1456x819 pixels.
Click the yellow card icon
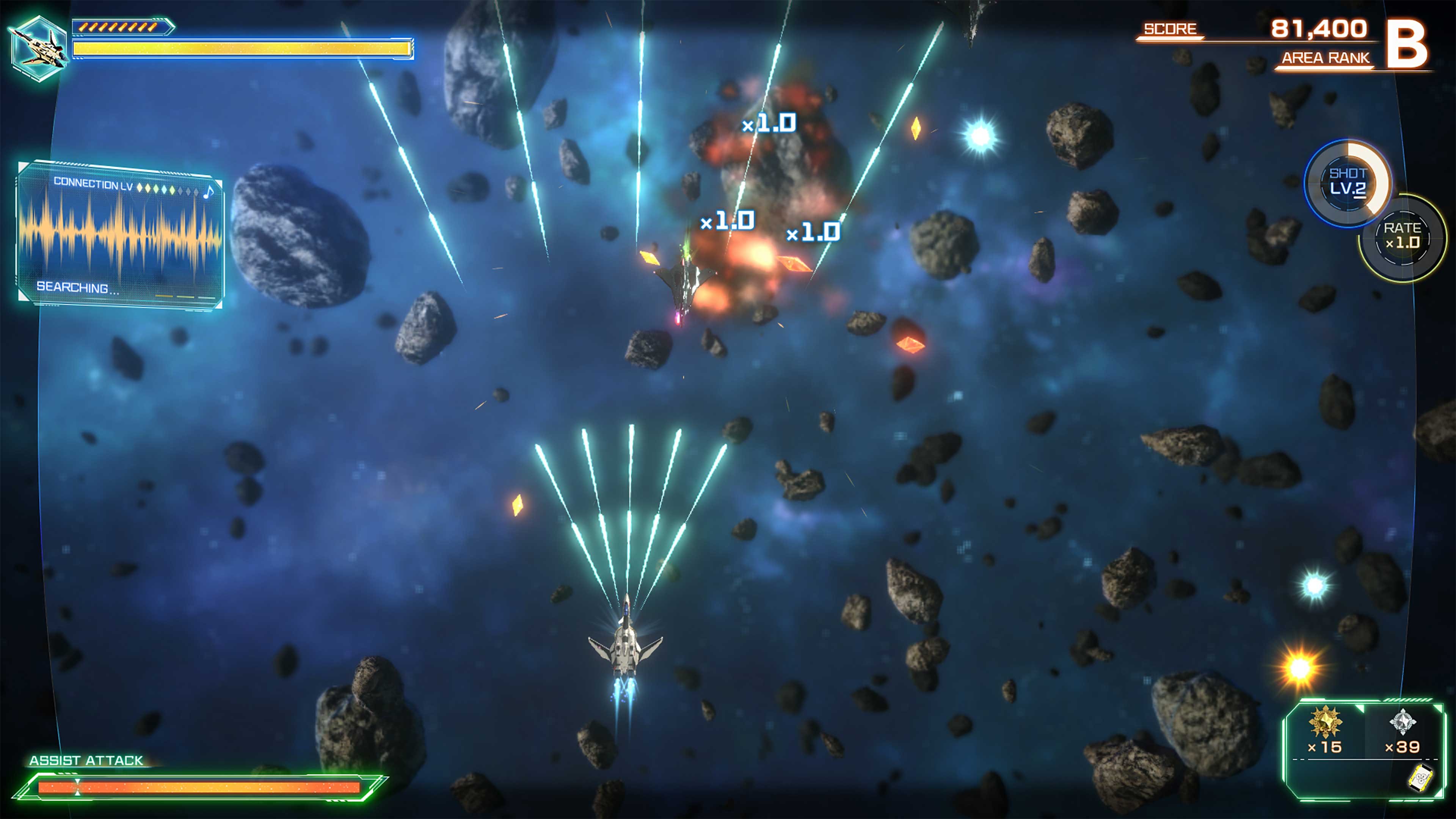click(1420, 780)
